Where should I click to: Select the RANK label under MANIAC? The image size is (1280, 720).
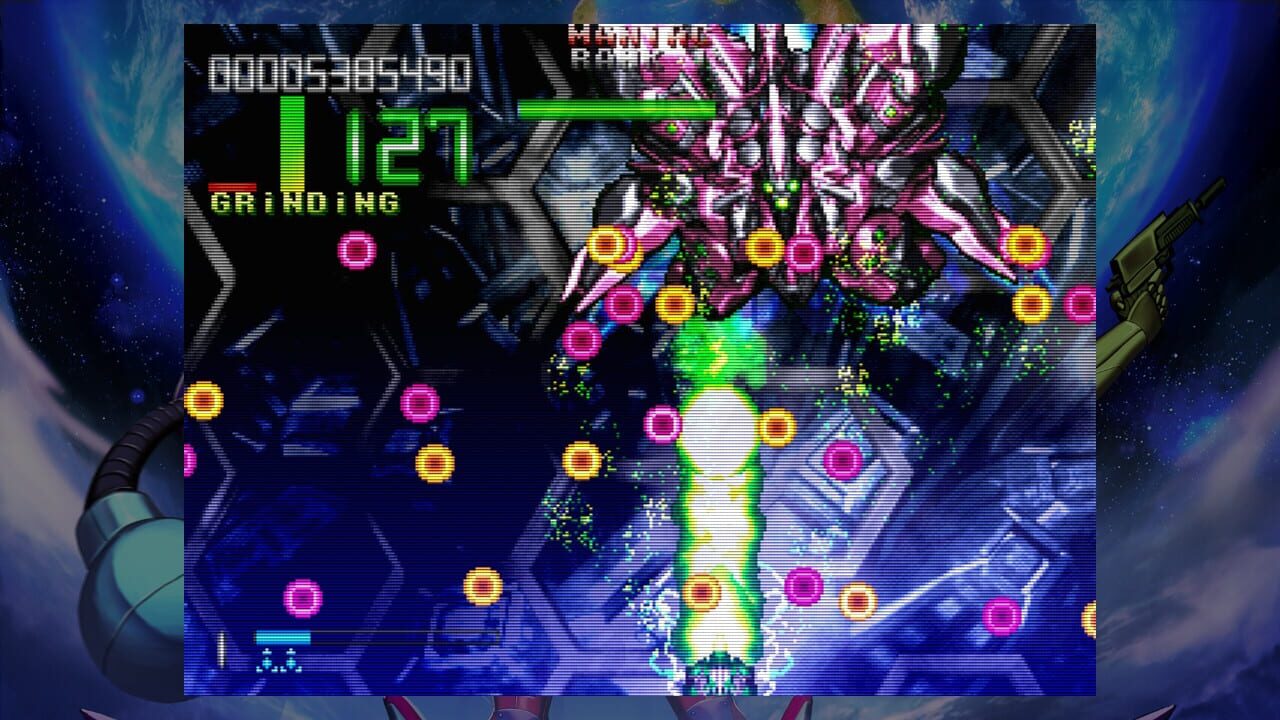pos(600,56)
